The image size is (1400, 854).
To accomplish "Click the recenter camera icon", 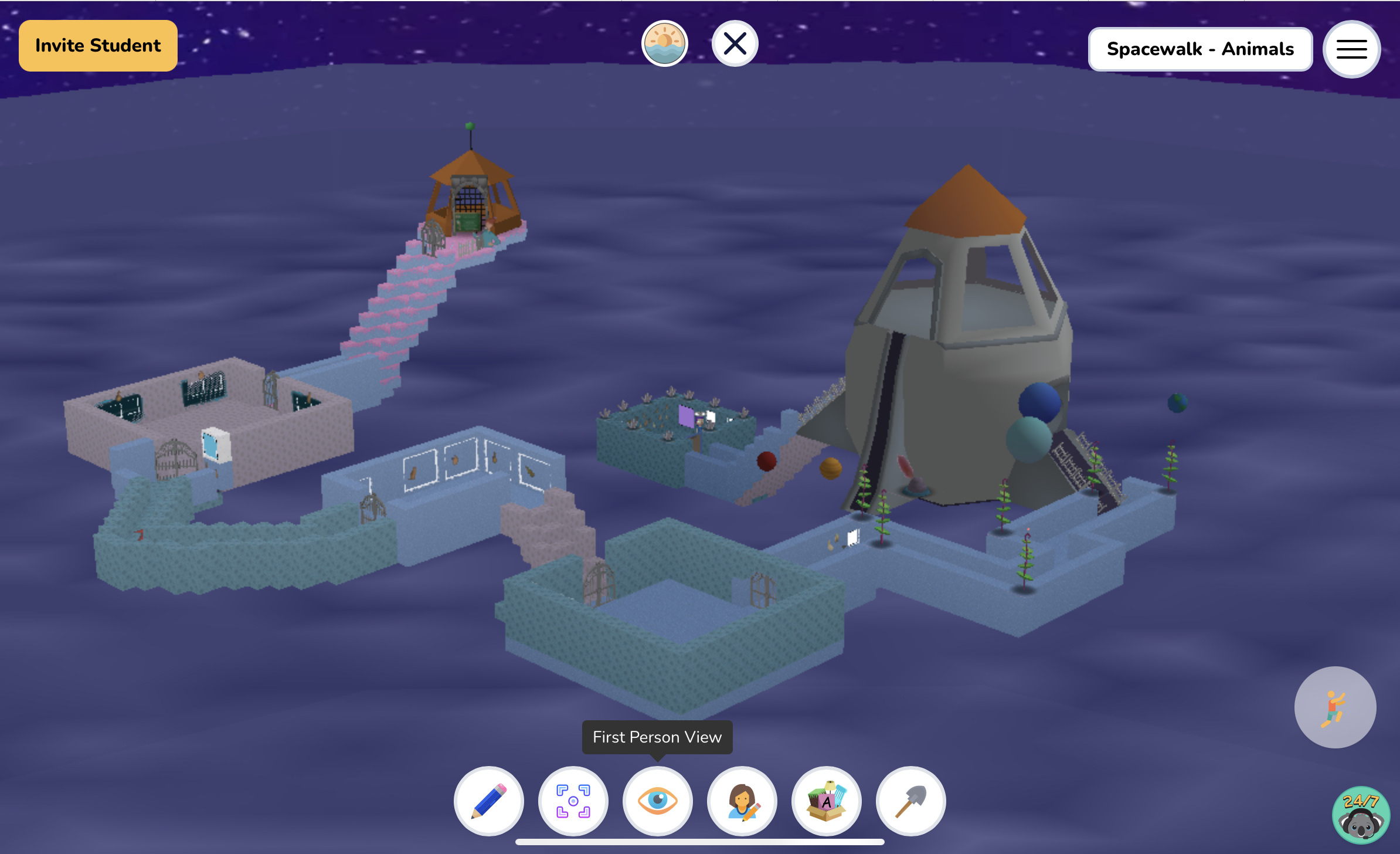I will (573, 801).
